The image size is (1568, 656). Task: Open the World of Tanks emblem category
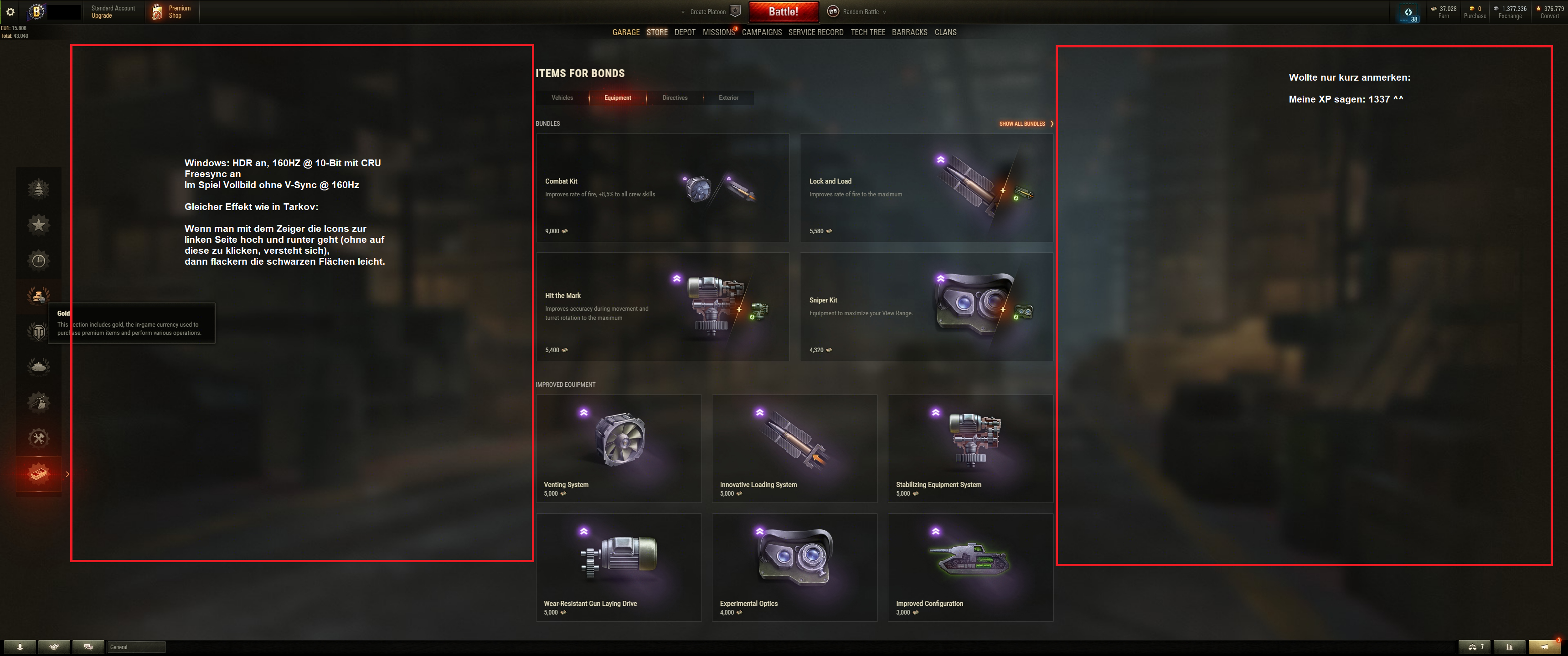[x=38, y=332]
